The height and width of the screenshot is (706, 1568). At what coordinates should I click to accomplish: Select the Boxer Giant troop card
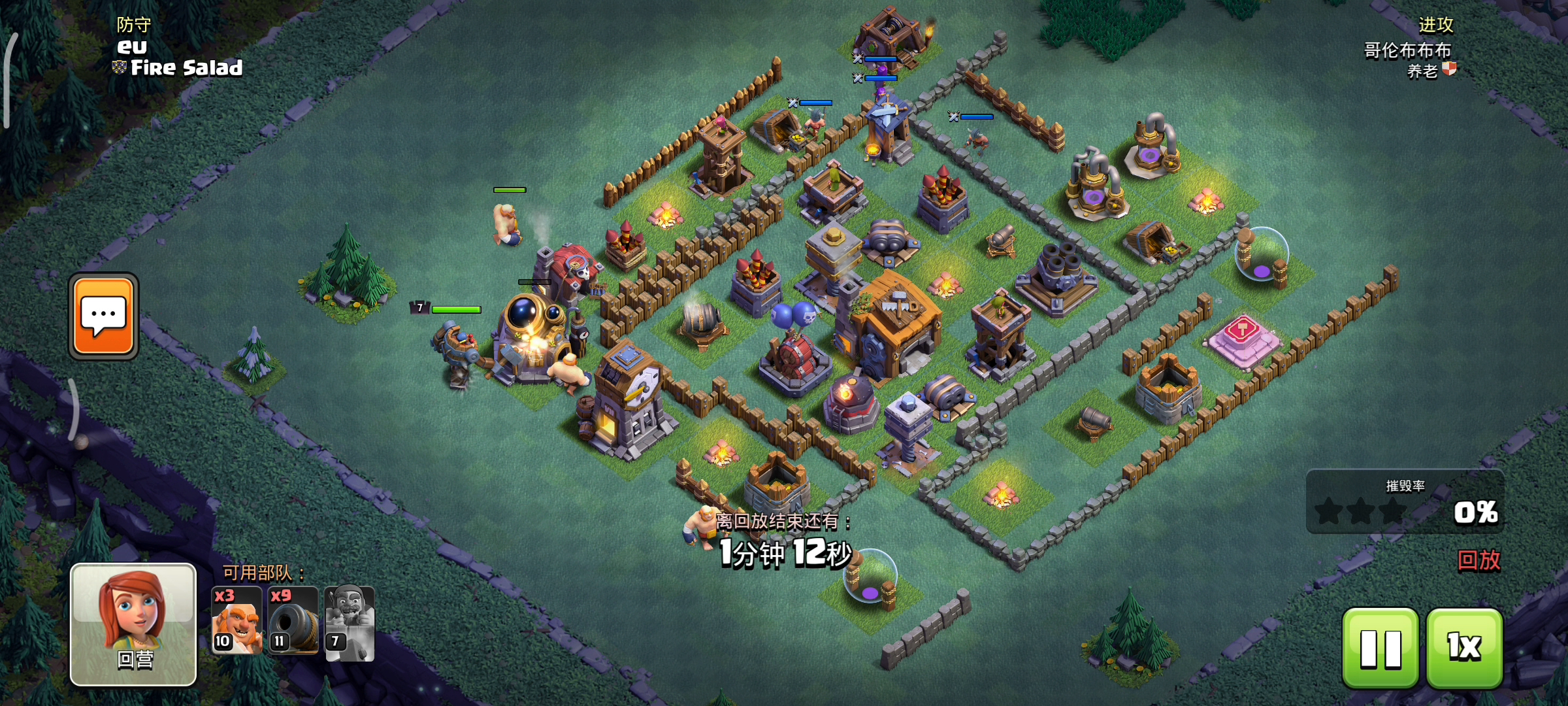237,621
